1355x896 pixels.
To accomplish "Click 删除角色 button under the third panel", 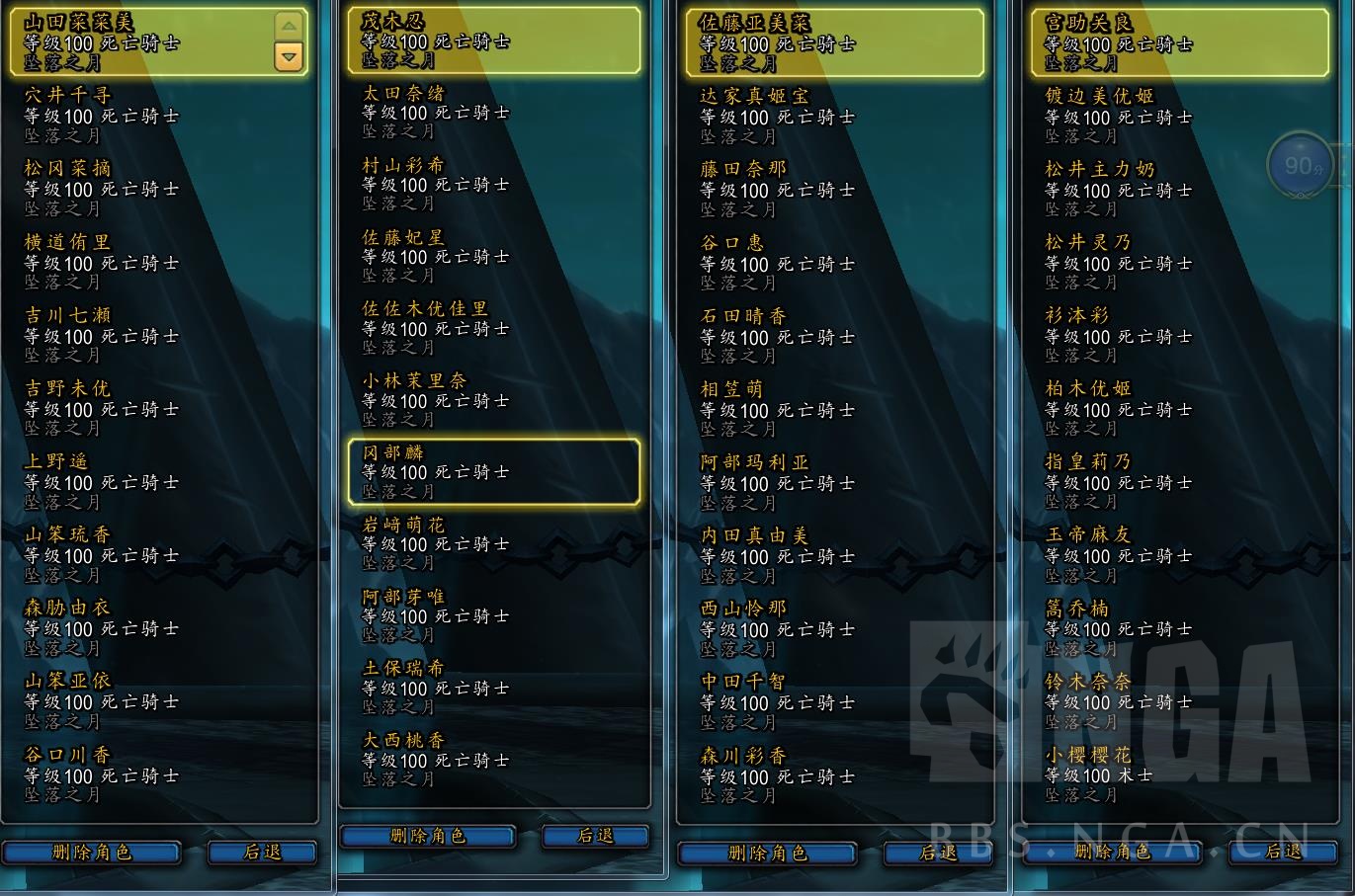I will [767, 854].
